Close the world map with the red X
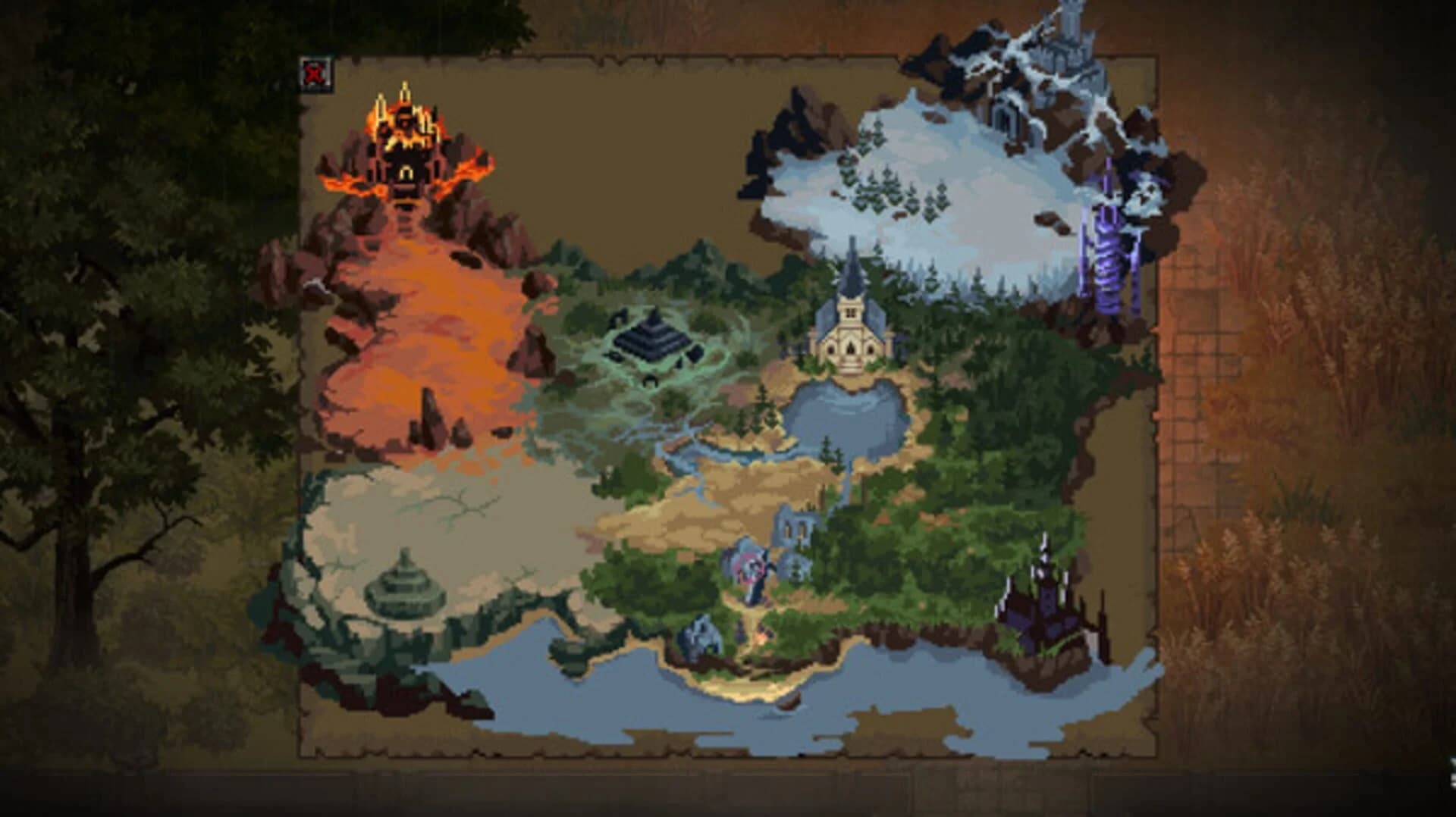This screenshot has height=817, width=1456. (315, 74)
